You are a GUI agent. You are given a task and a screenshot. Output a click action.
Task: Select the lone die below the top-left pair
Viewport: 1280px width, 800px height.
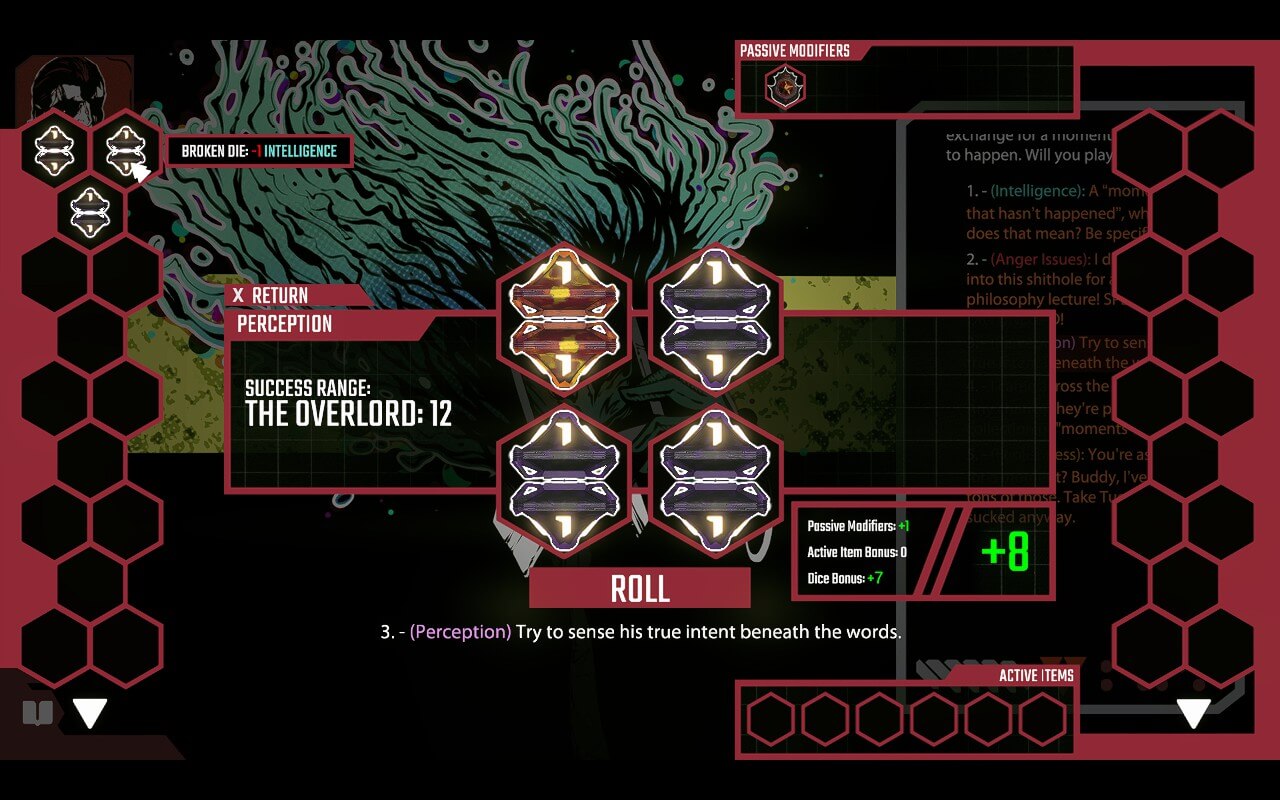(88, 212)
